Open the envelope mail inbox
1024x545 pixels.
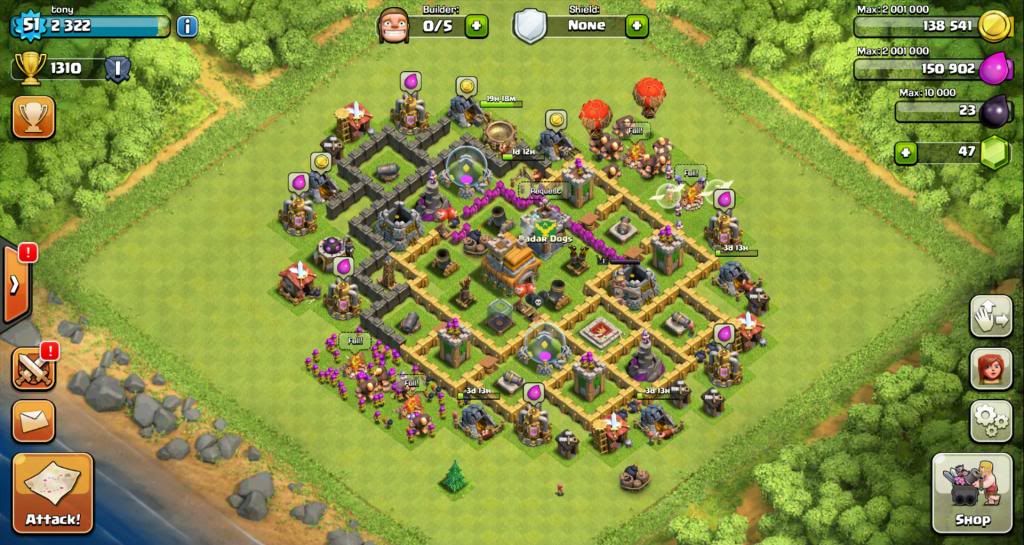pyautogui.click(x=33, y=421)
